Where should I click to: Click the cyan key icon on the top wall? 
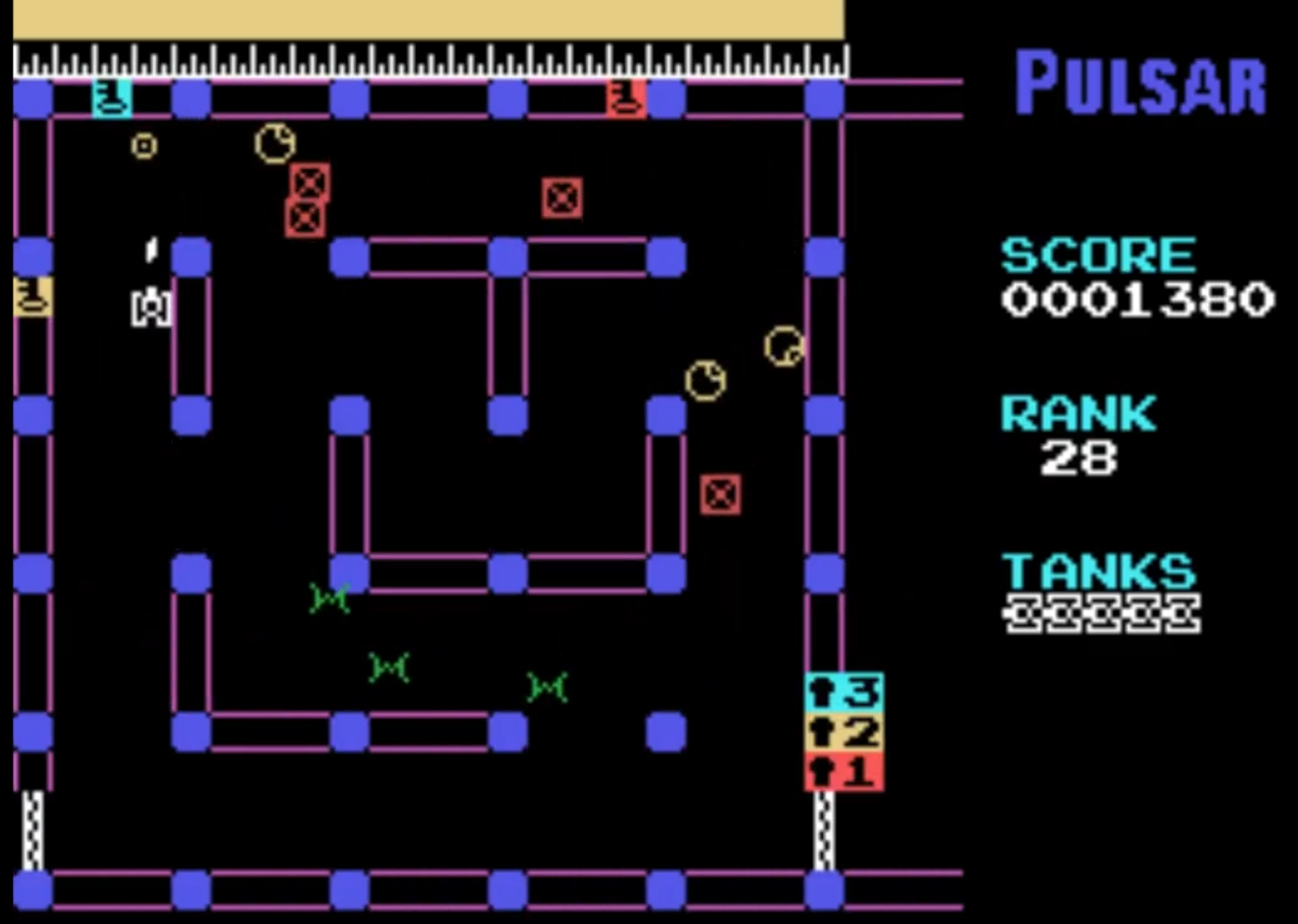coord(110,97)
